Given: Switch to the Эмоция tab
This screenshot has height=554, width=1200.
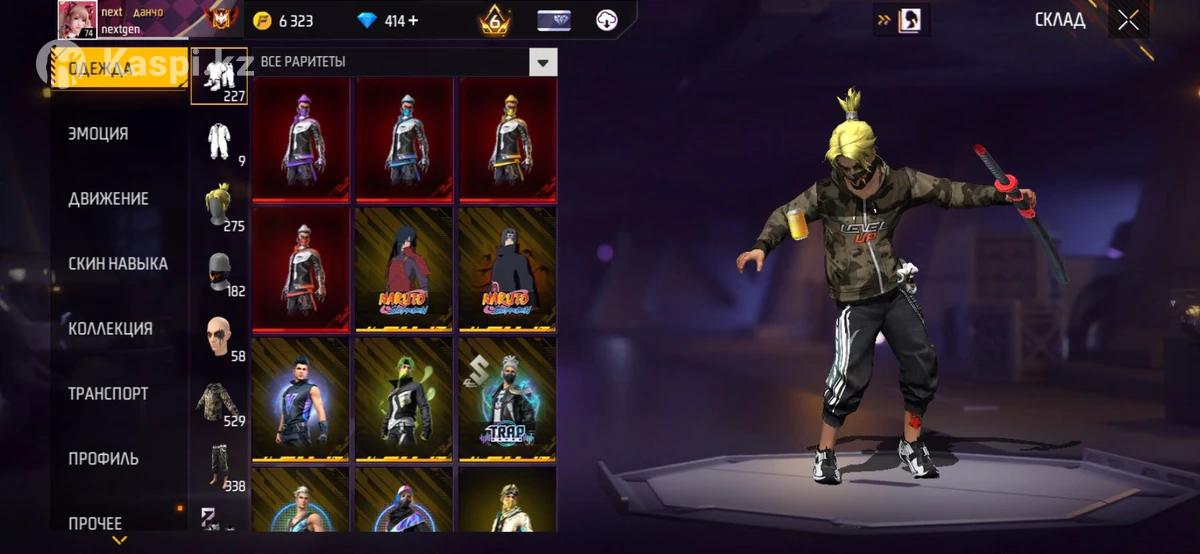Looking at the screenshot, I should [98, 134].
